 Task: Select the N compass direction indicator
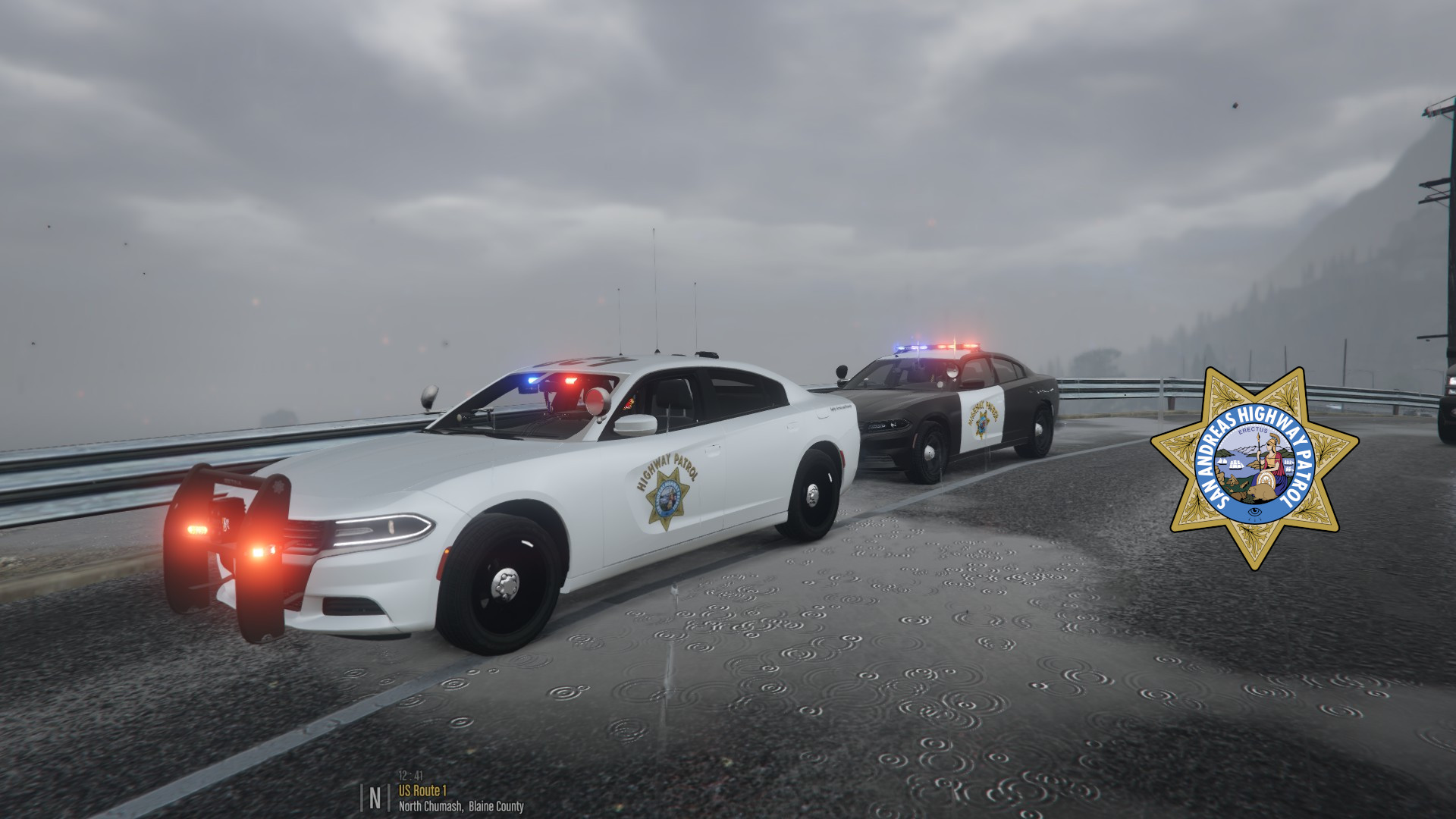point(375,798)
